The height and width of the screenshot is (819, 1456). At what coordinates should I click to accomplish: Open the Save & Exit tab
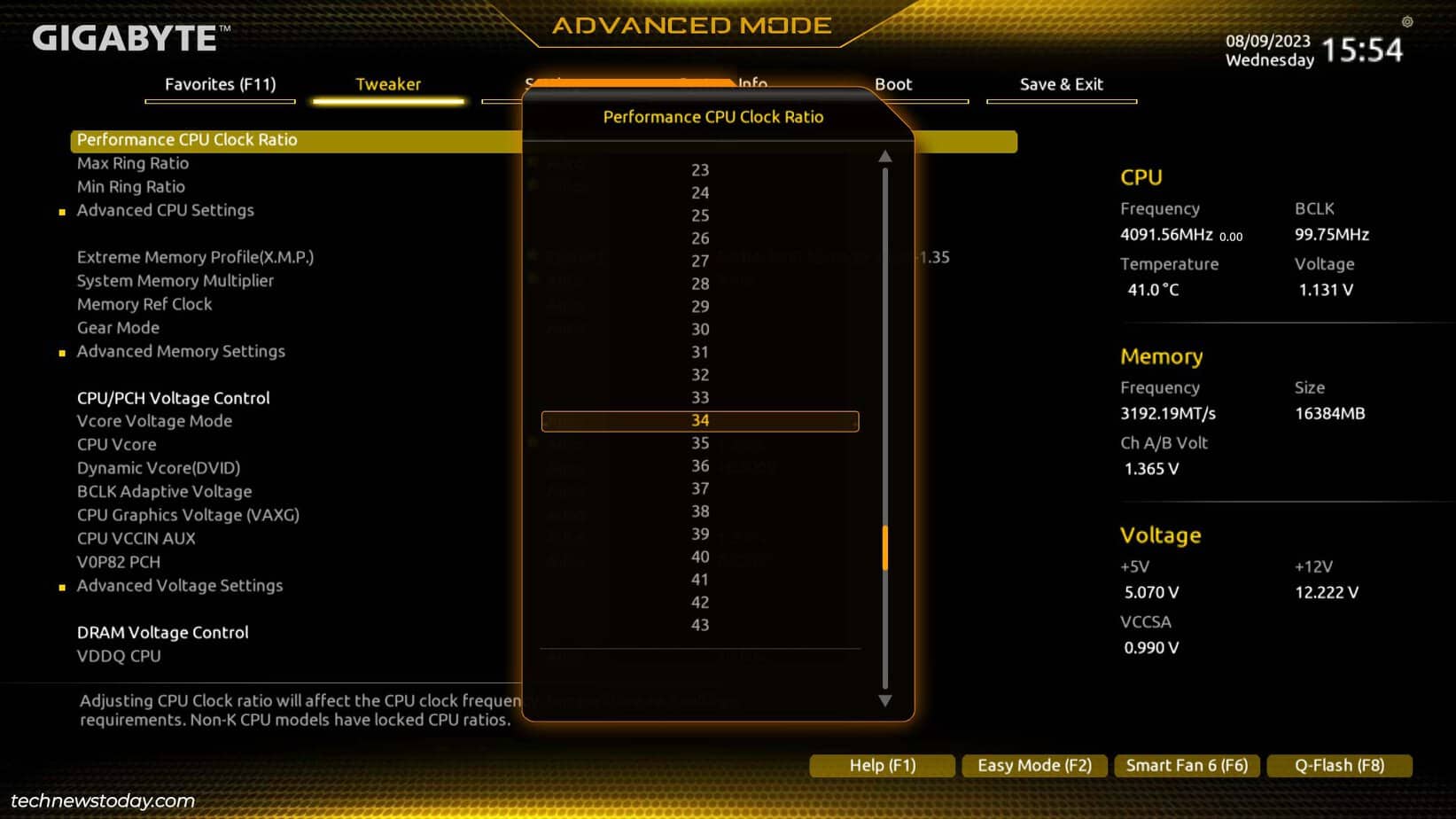pos(1061,84)
